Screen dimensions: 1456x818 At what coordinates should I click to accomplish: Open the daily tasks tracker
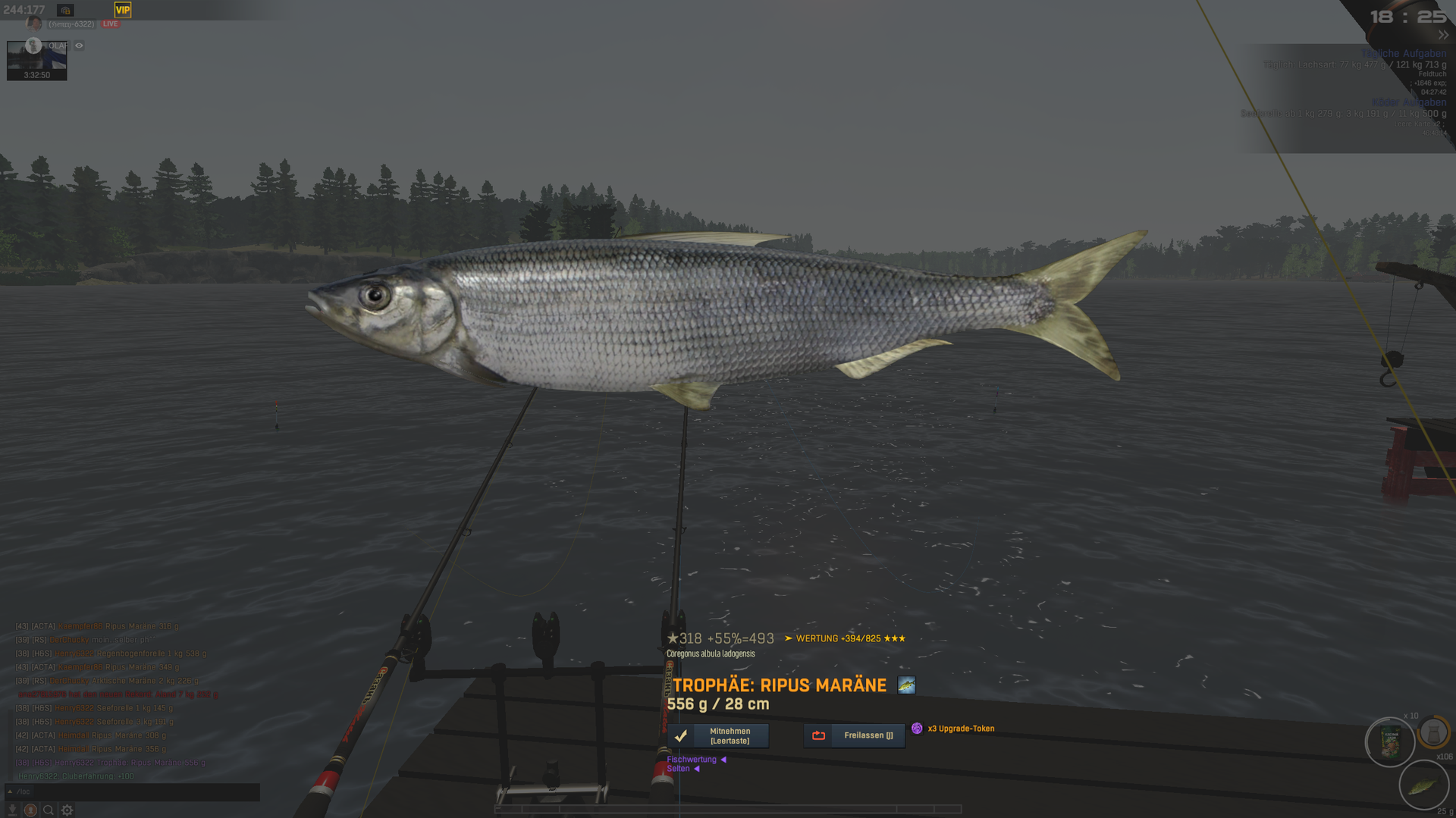1403,54
